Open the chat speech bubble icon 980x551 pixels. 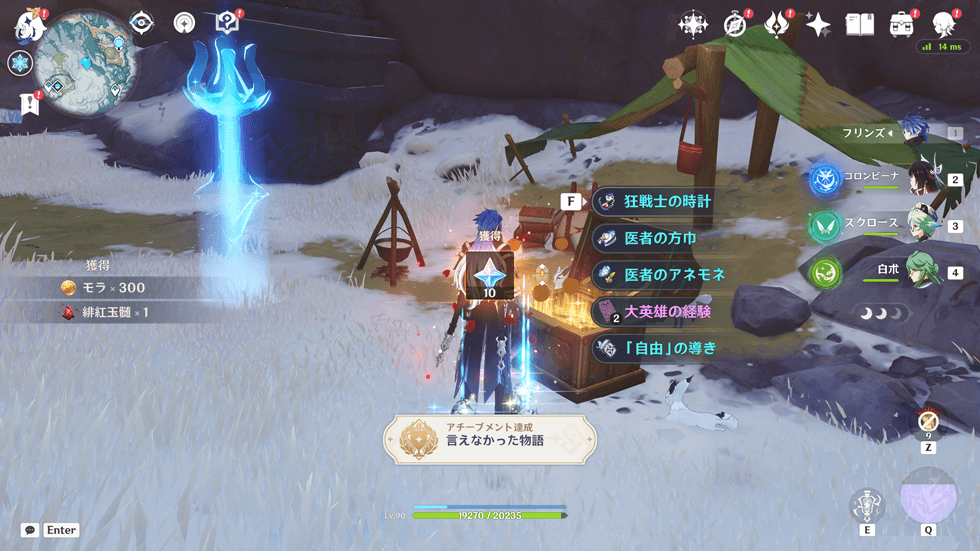[30, 530]
